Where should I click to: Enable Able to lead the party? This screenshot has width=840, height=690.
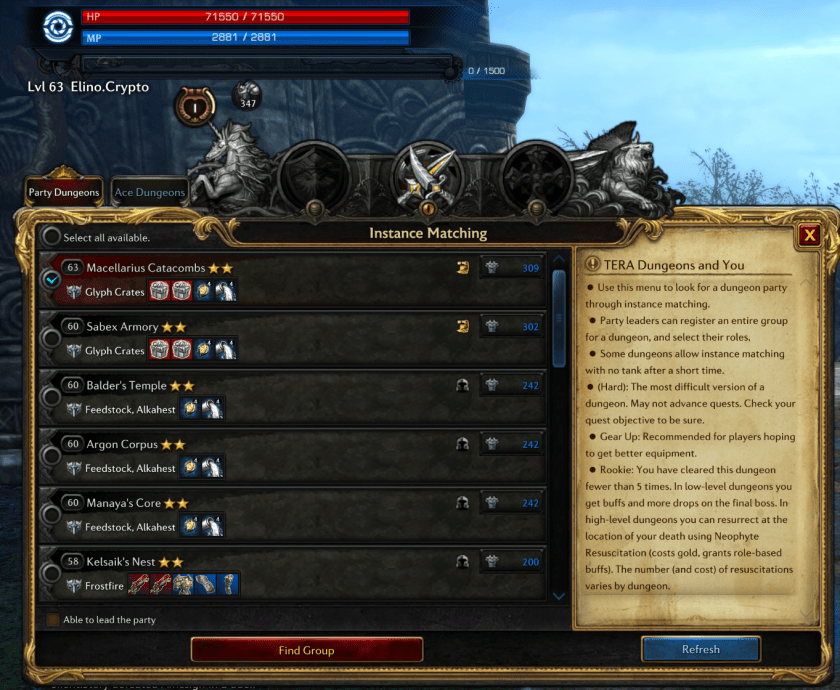coord(53,620)
